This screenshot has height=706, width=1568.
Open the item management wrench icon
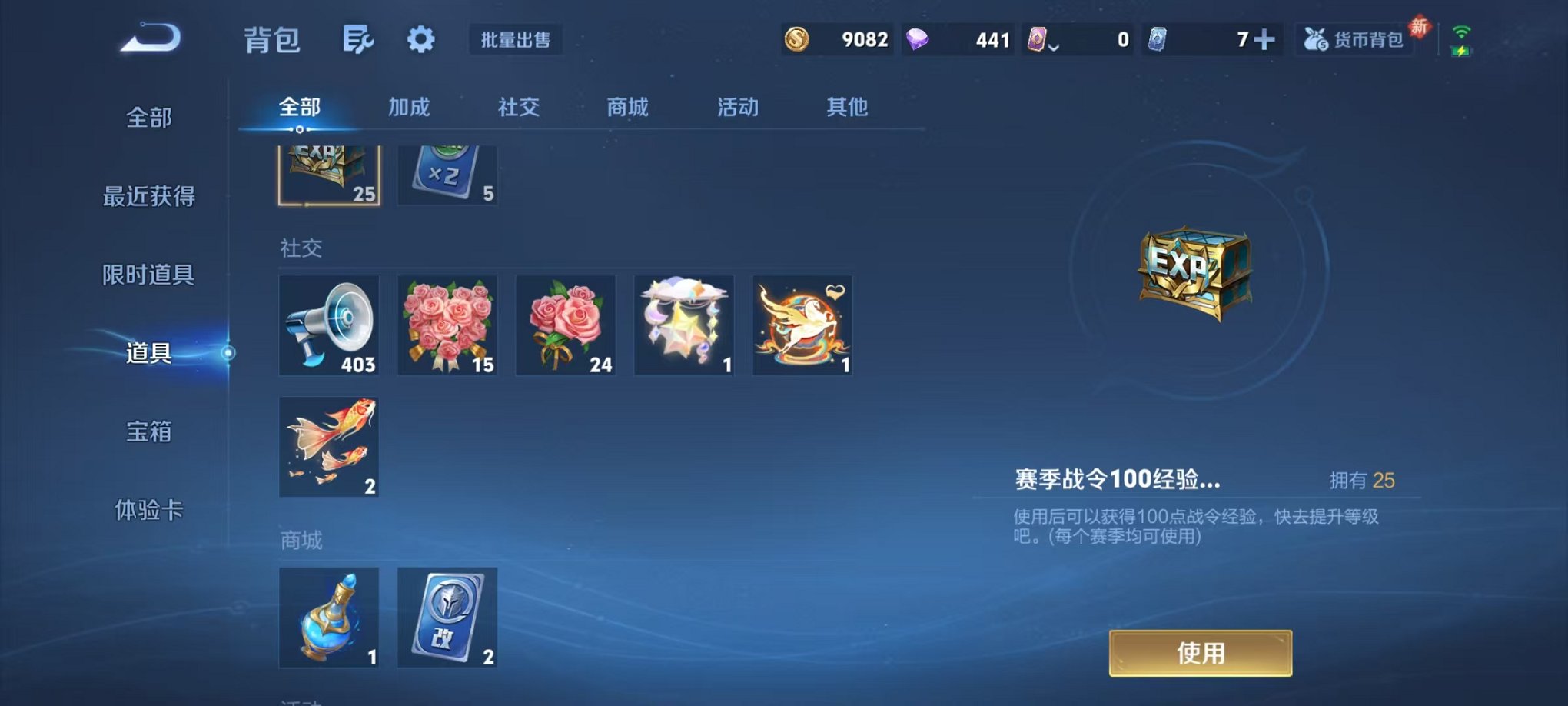(x=360, y=38)
